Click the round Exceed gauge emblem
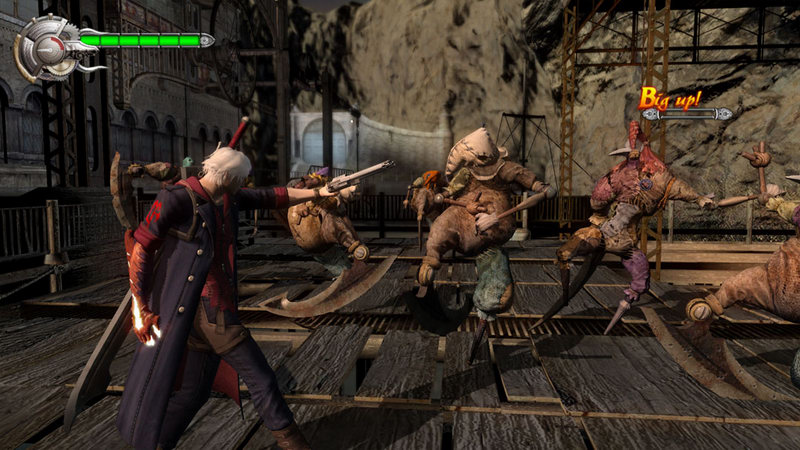Viewport: 800px width, 450px height. [x=44, y=46]
